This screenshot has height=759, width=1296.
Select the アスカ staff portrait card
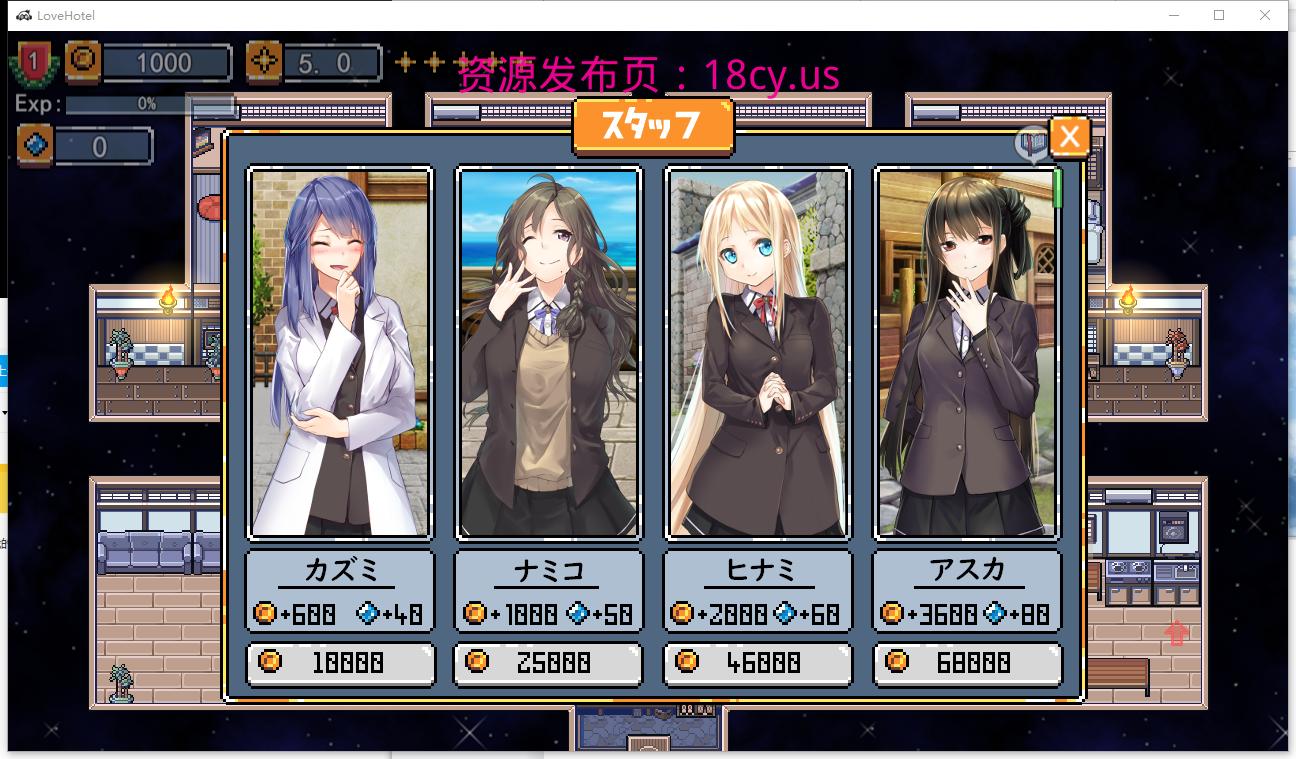tap(966, 353)
